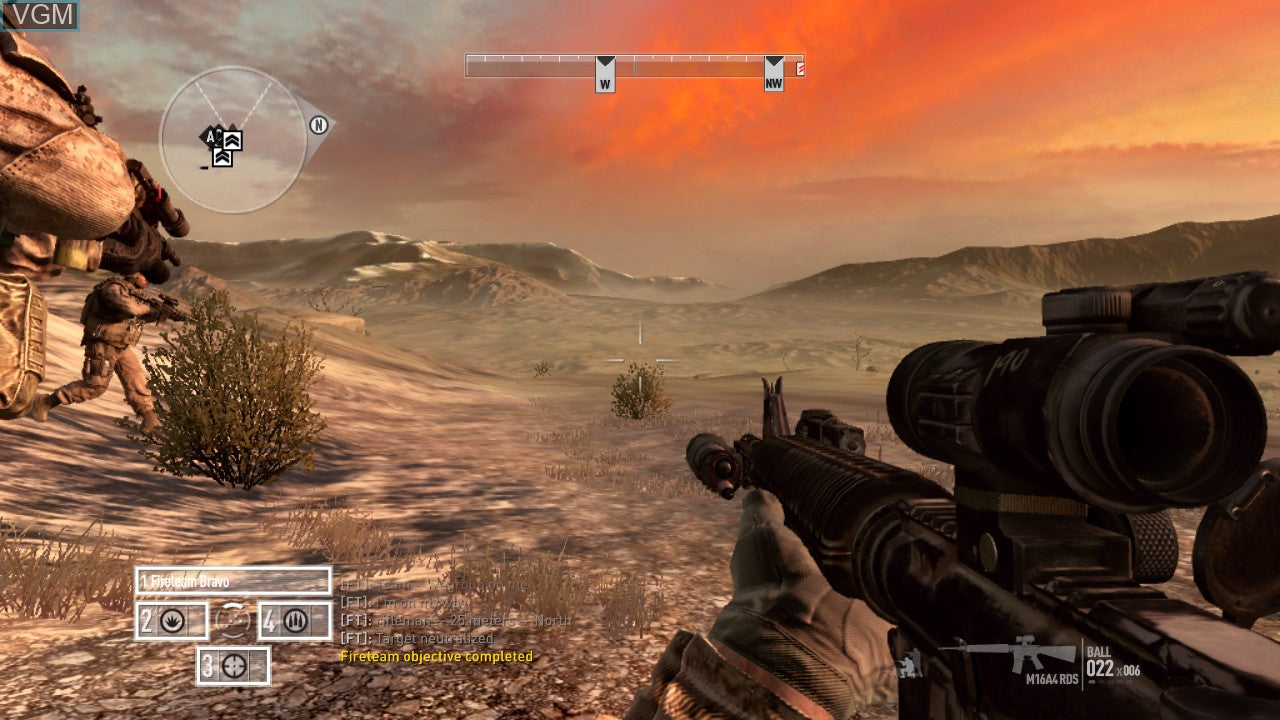
Task: Open the E marker at compass bar's right end
Action: click(798, 68)
